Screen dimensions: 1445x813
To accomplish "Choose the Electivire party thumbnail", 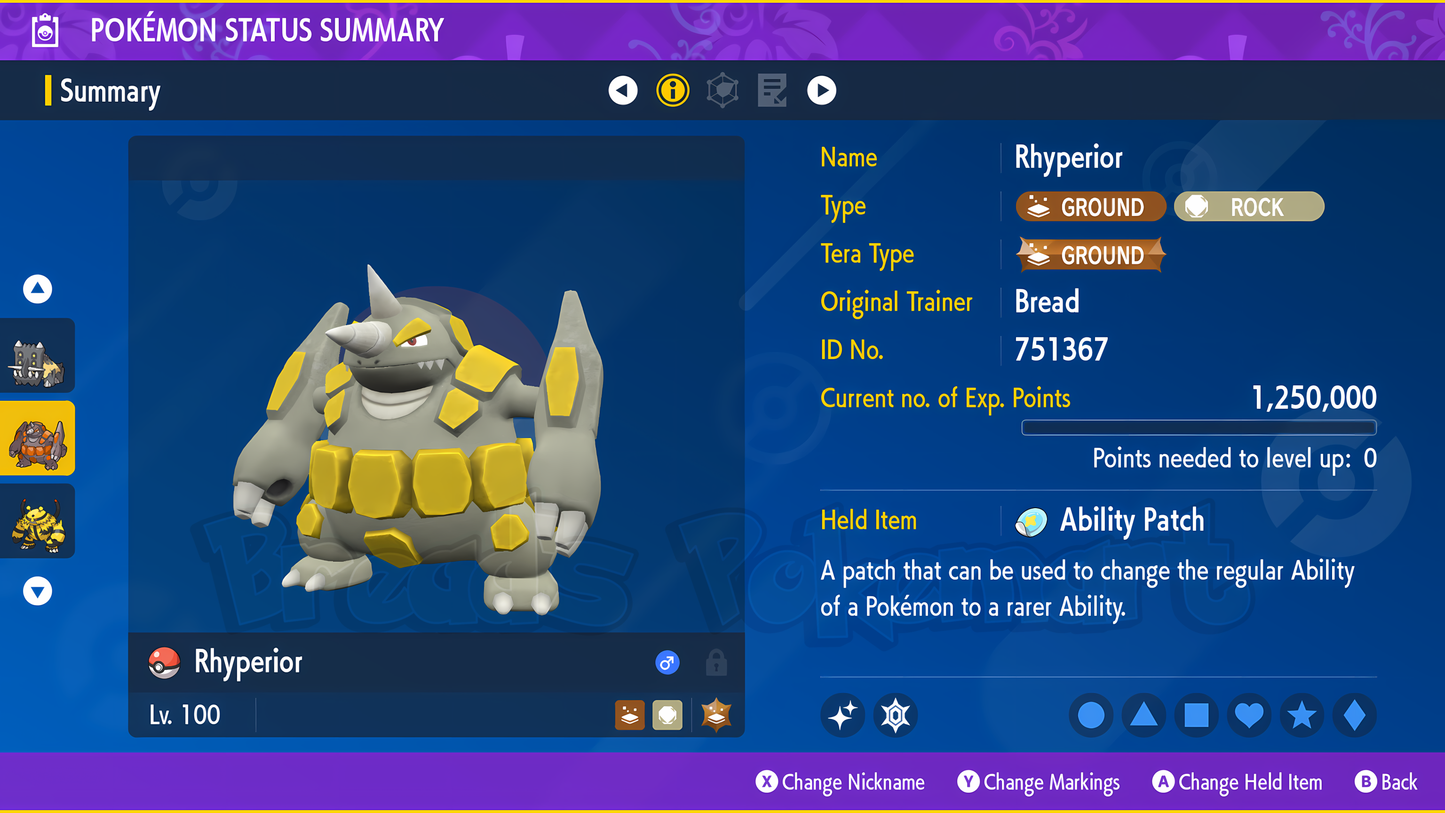I will 38,522.
